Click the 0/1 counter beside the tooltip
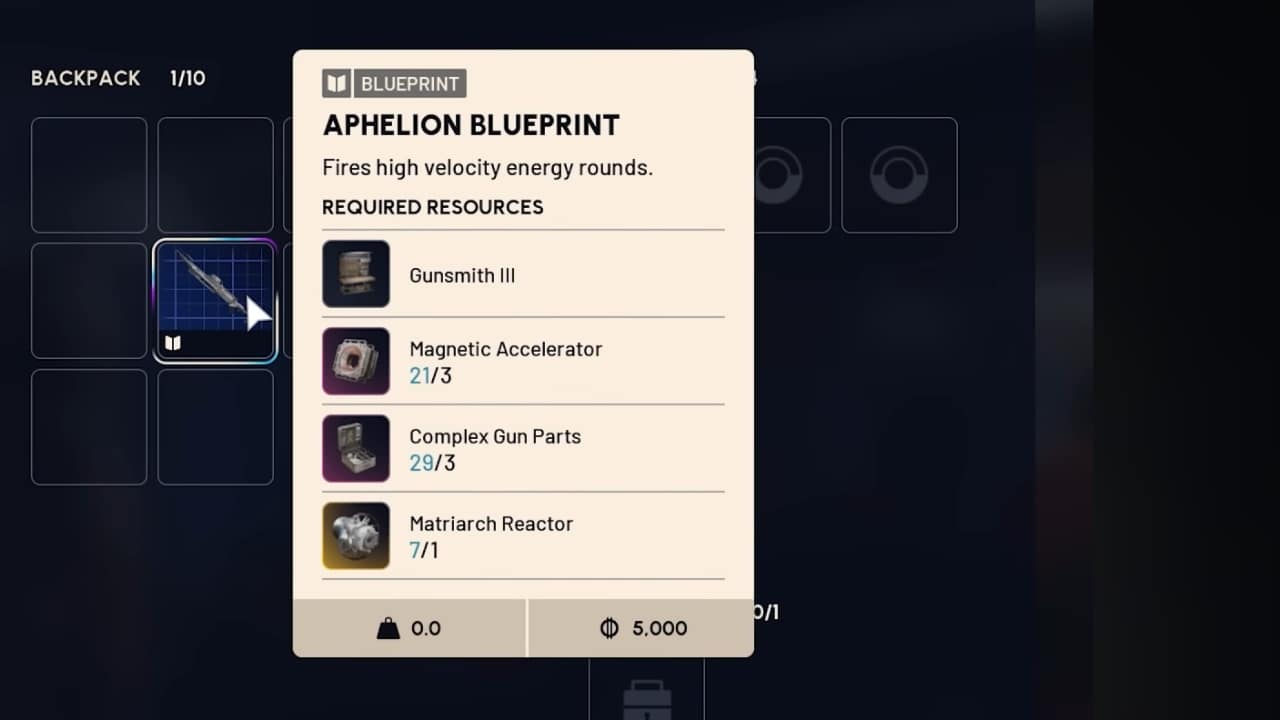The height and width of the screenshot is (720, 1280). point(765,611)
